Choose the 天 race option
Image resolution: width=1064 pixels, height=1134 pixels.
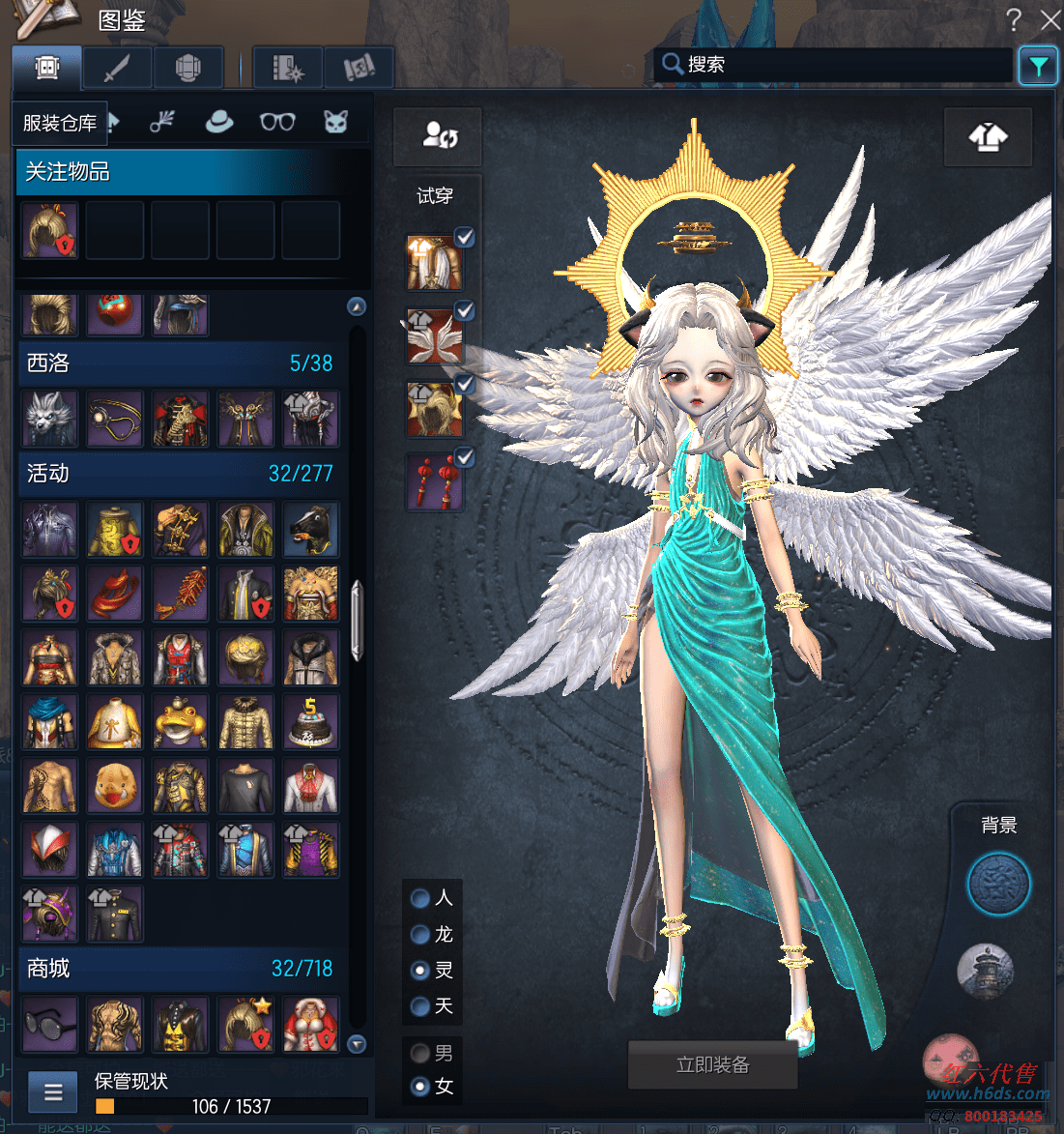420,1006
